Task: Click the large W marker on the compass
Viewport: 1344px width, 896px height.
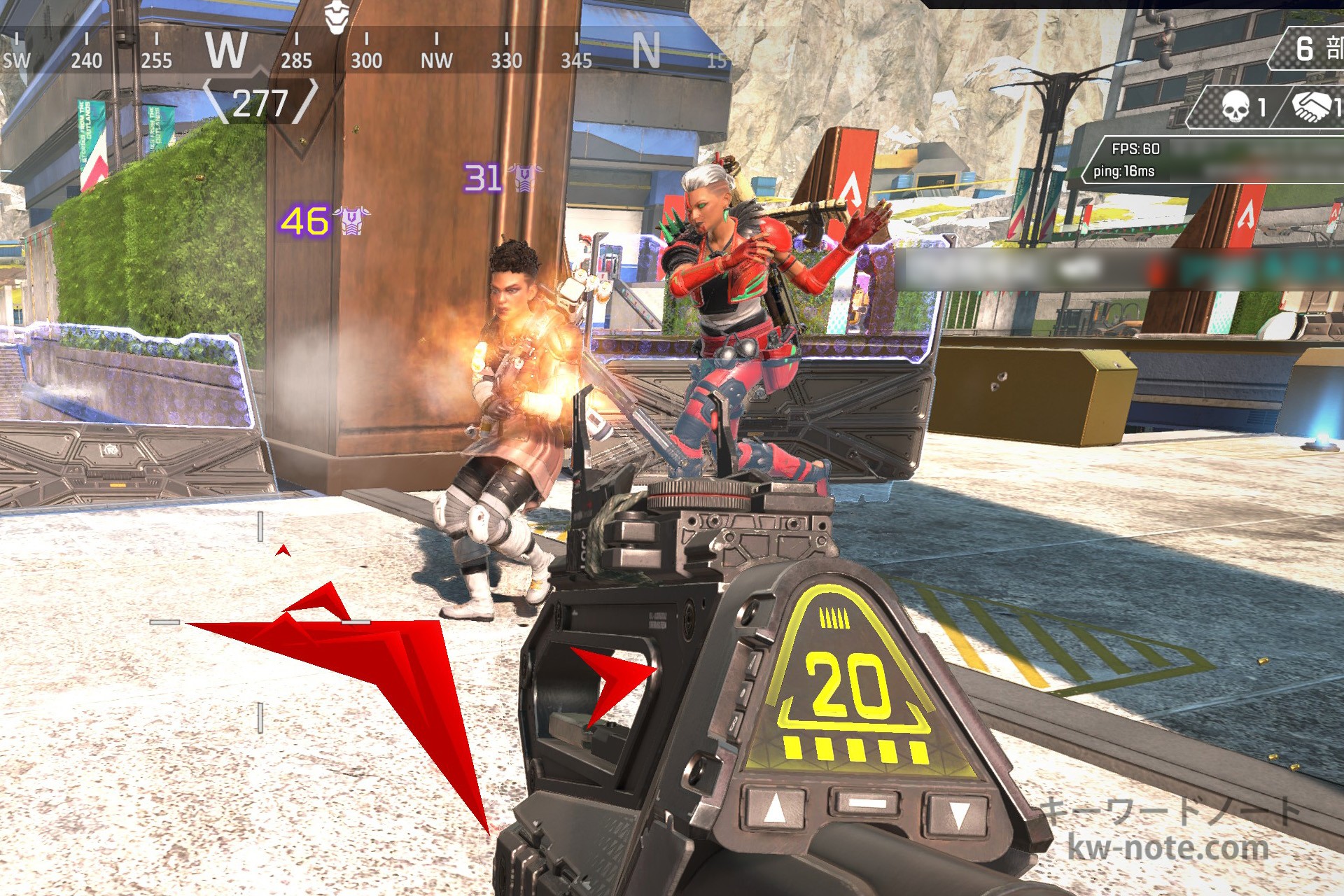Action: click(226, 50)
